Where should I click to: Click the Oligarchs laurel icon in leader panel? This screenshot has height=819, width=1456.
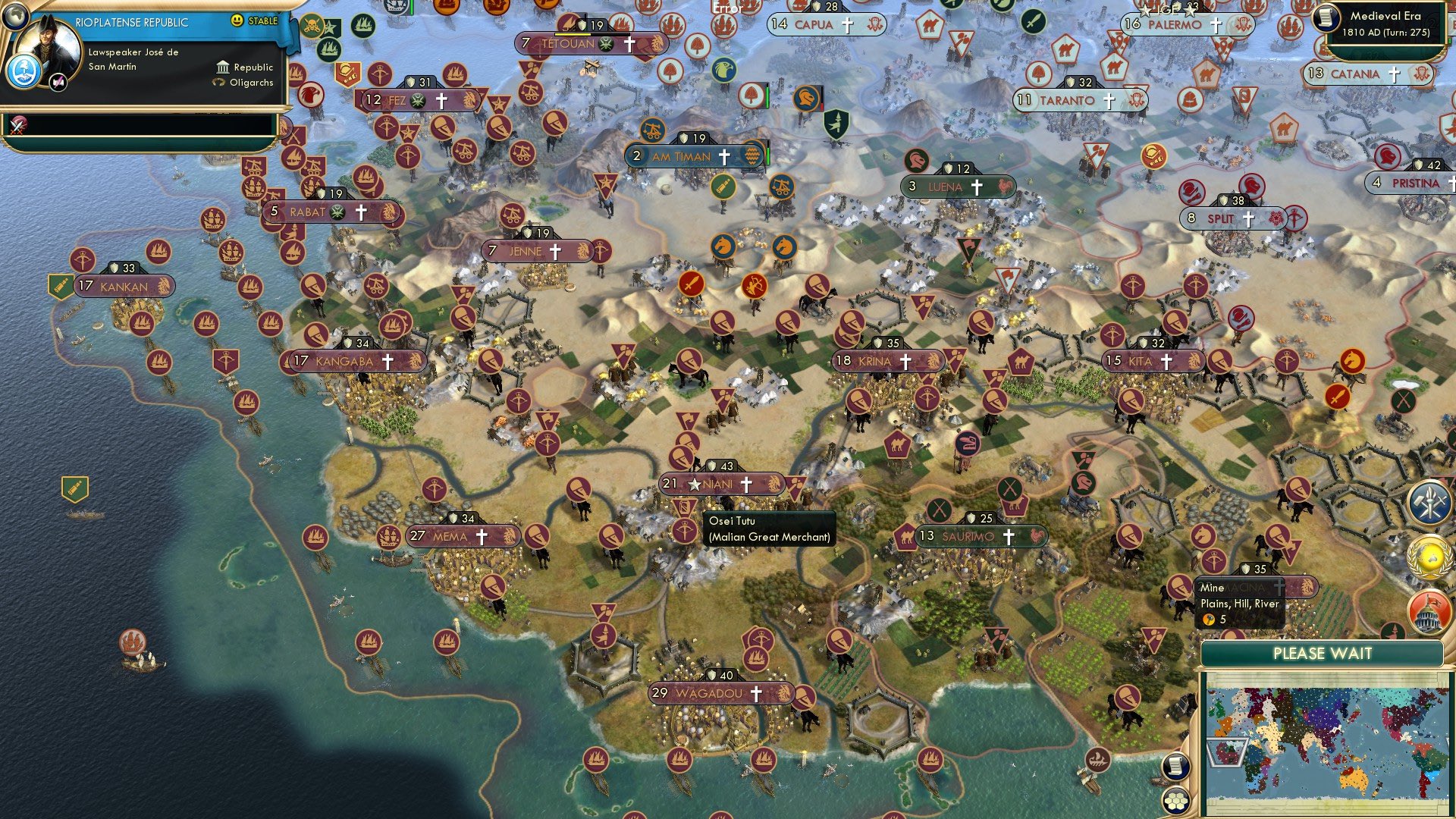tap(221, 83)
